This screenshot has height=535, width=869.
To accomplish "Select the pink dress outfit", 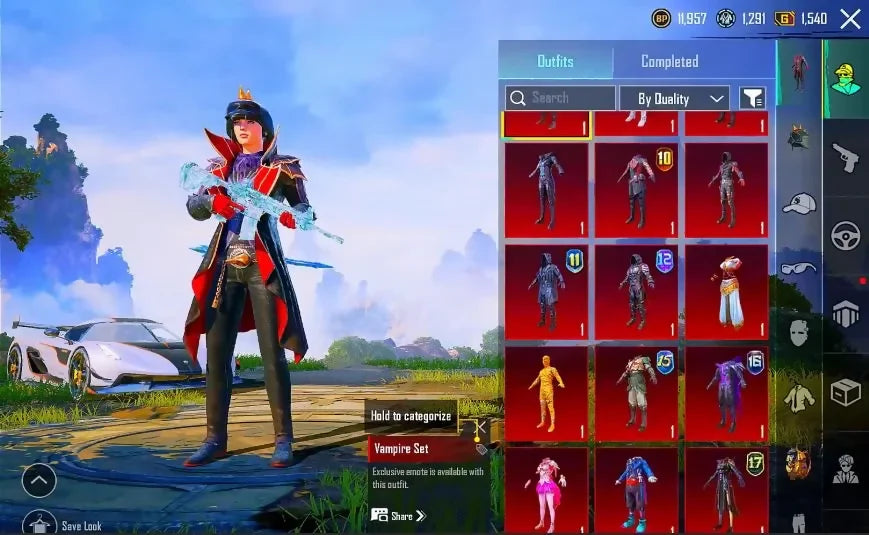I will [546, 489].
